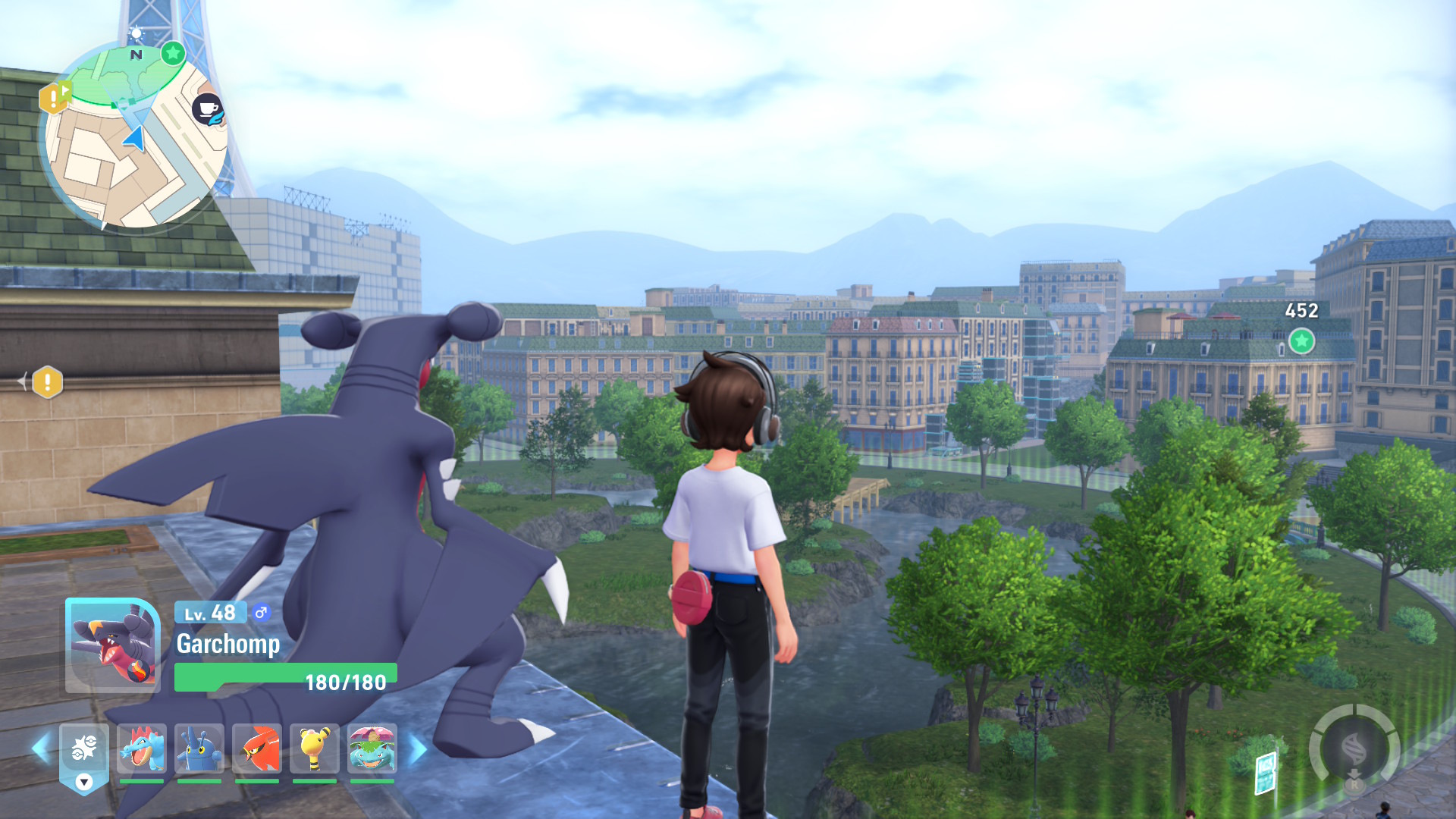Image resolution: width=1456 pixels, height=819 pixels.
Task: Open the circular minimap
Action: click(135, 136)
